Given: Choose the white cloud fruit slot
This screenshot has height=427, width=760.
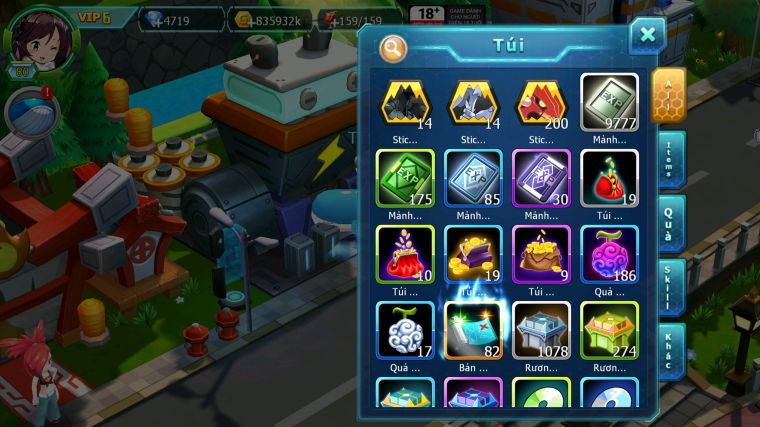Looking at the screenshot, I should tap(405, 329).
